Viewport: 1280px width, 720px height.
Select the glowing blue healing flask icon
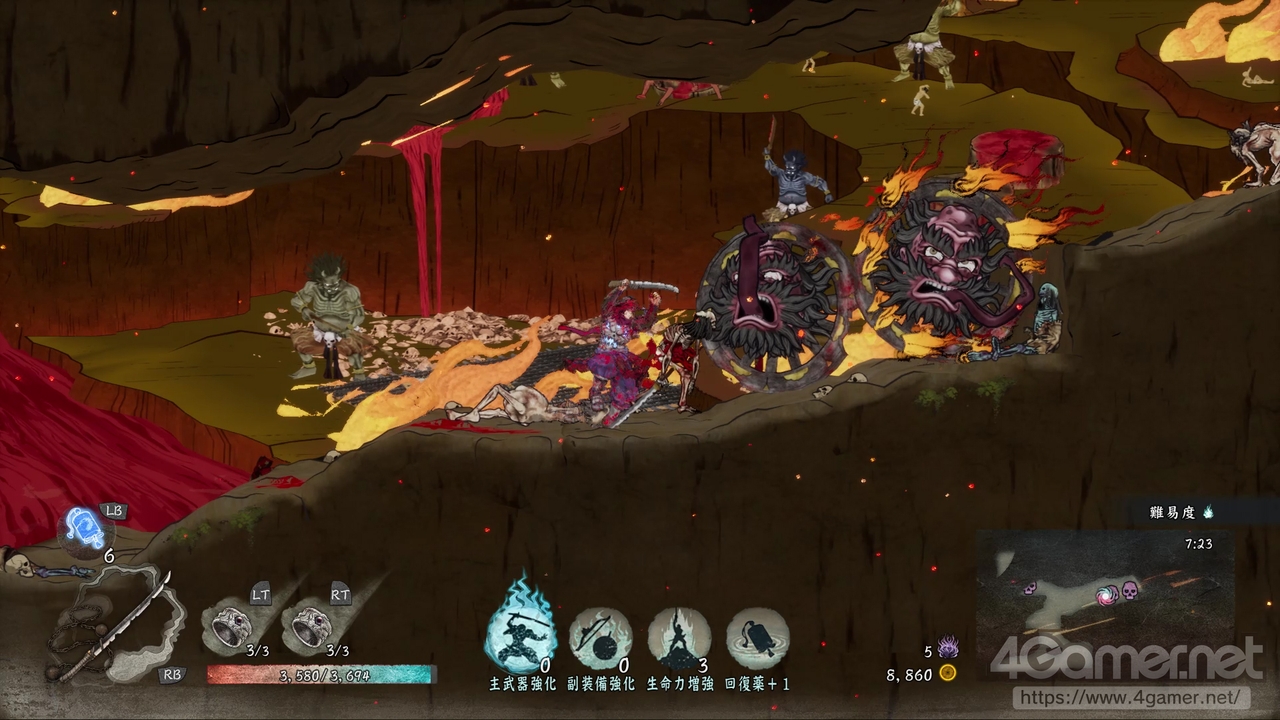(x=86, y=528)
